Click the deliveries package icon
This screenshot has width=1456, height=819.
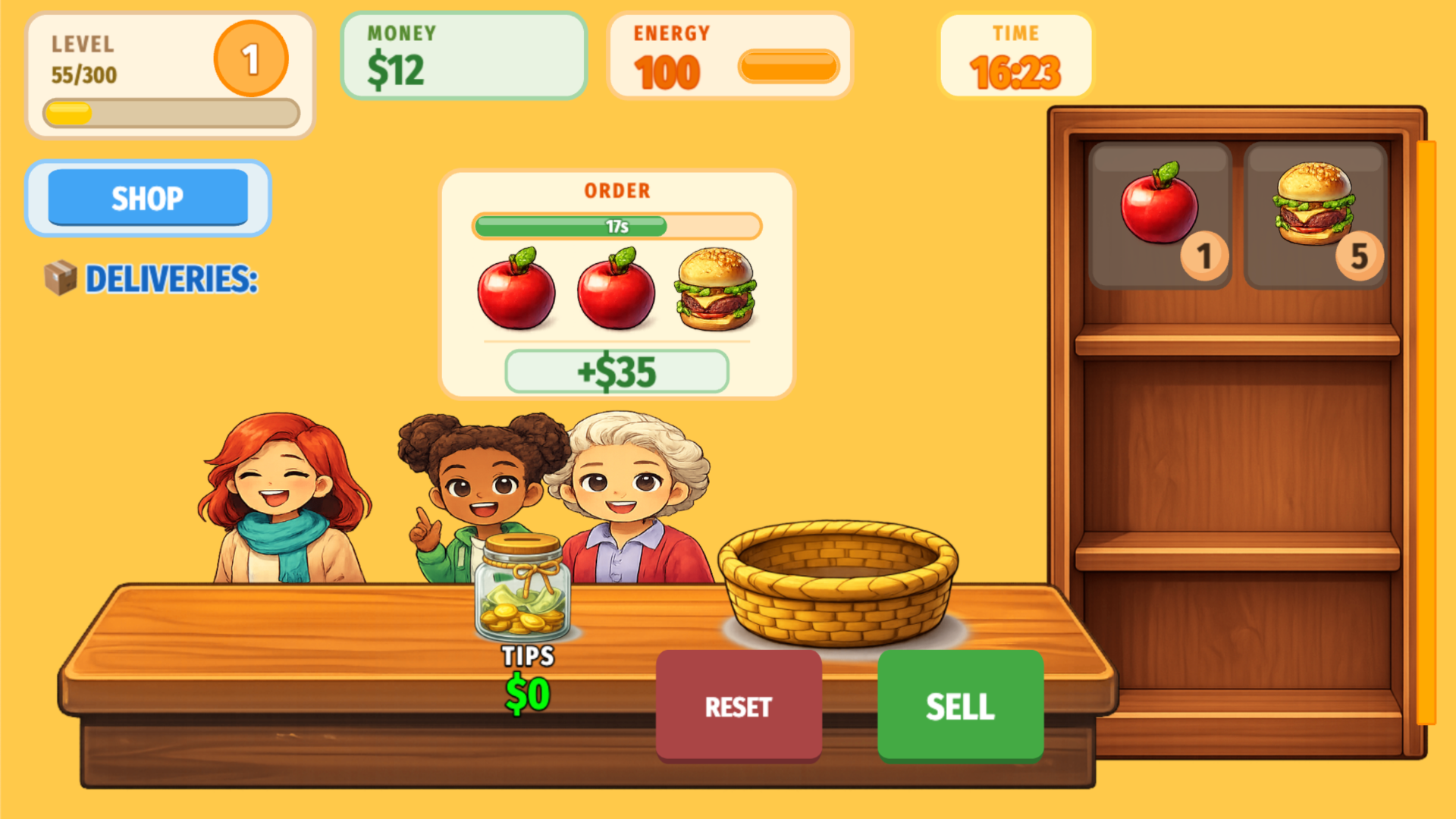click(x=62, y=279)
